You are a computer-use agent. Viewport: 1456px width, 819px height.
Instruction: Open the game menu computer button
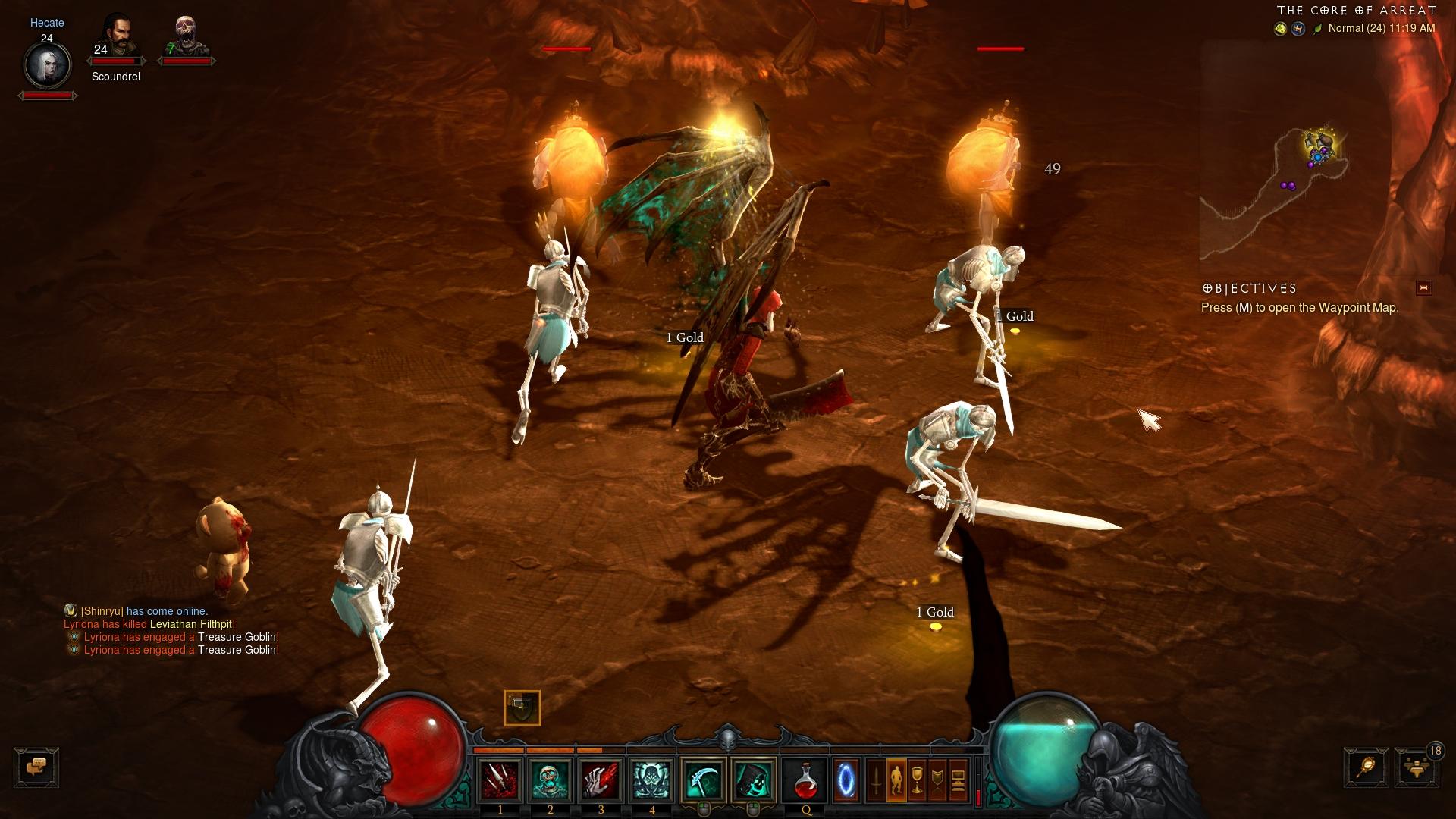958,780
